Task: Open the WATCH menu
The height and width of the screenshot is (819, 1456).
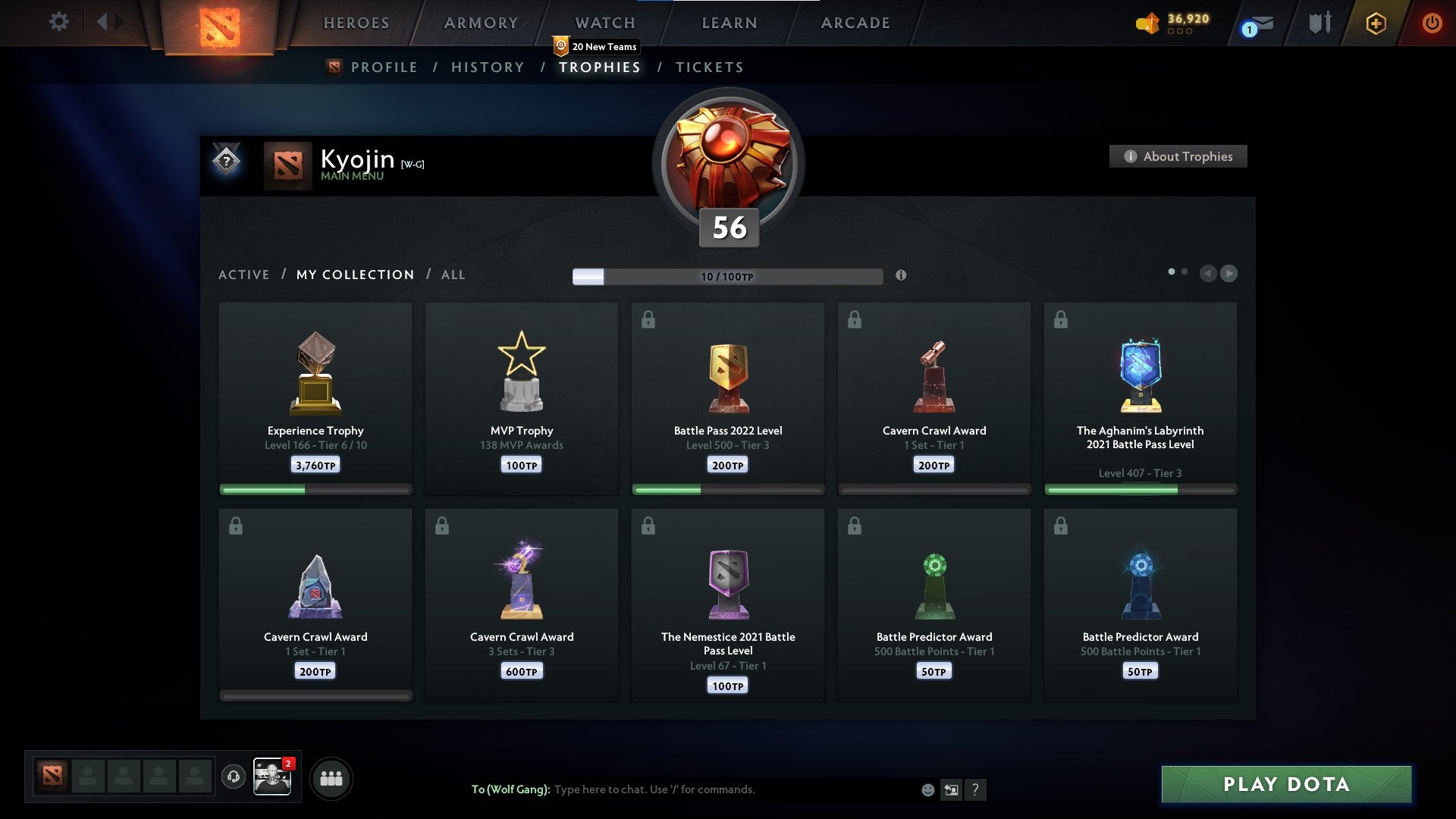Action: 603,23
